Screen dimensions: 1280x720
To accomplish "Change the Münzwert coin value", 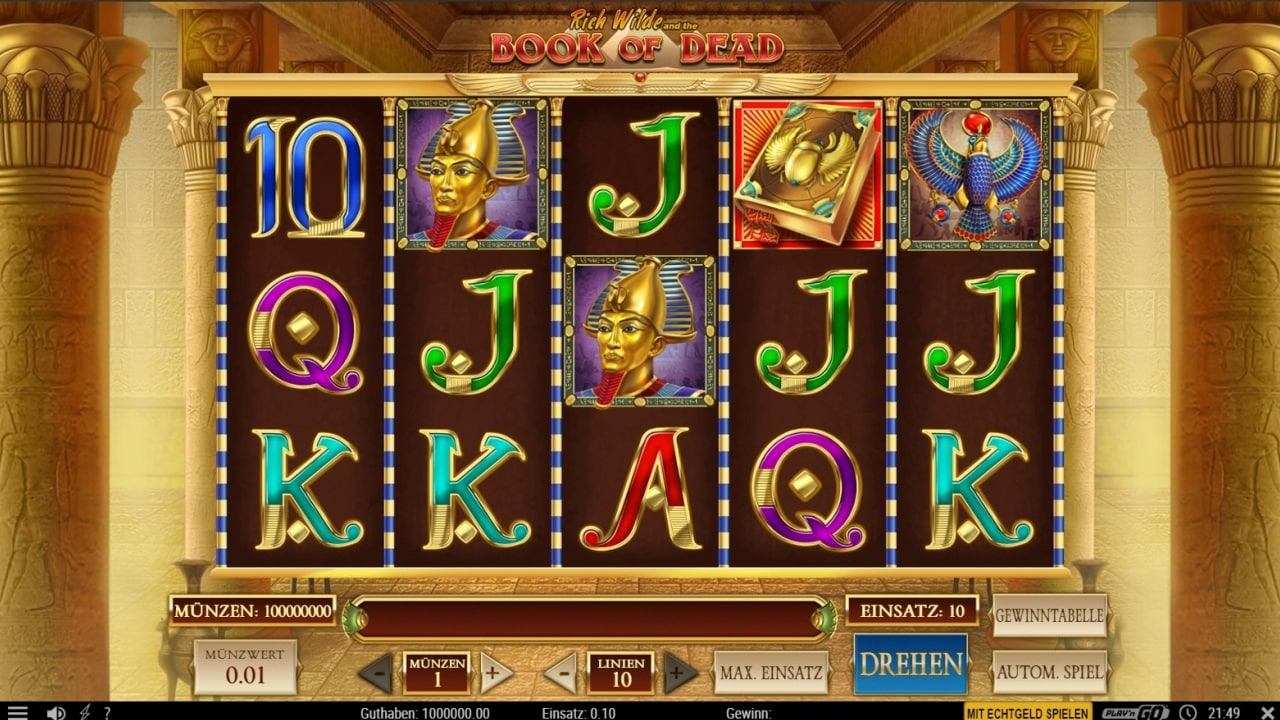I will [245, 667].
